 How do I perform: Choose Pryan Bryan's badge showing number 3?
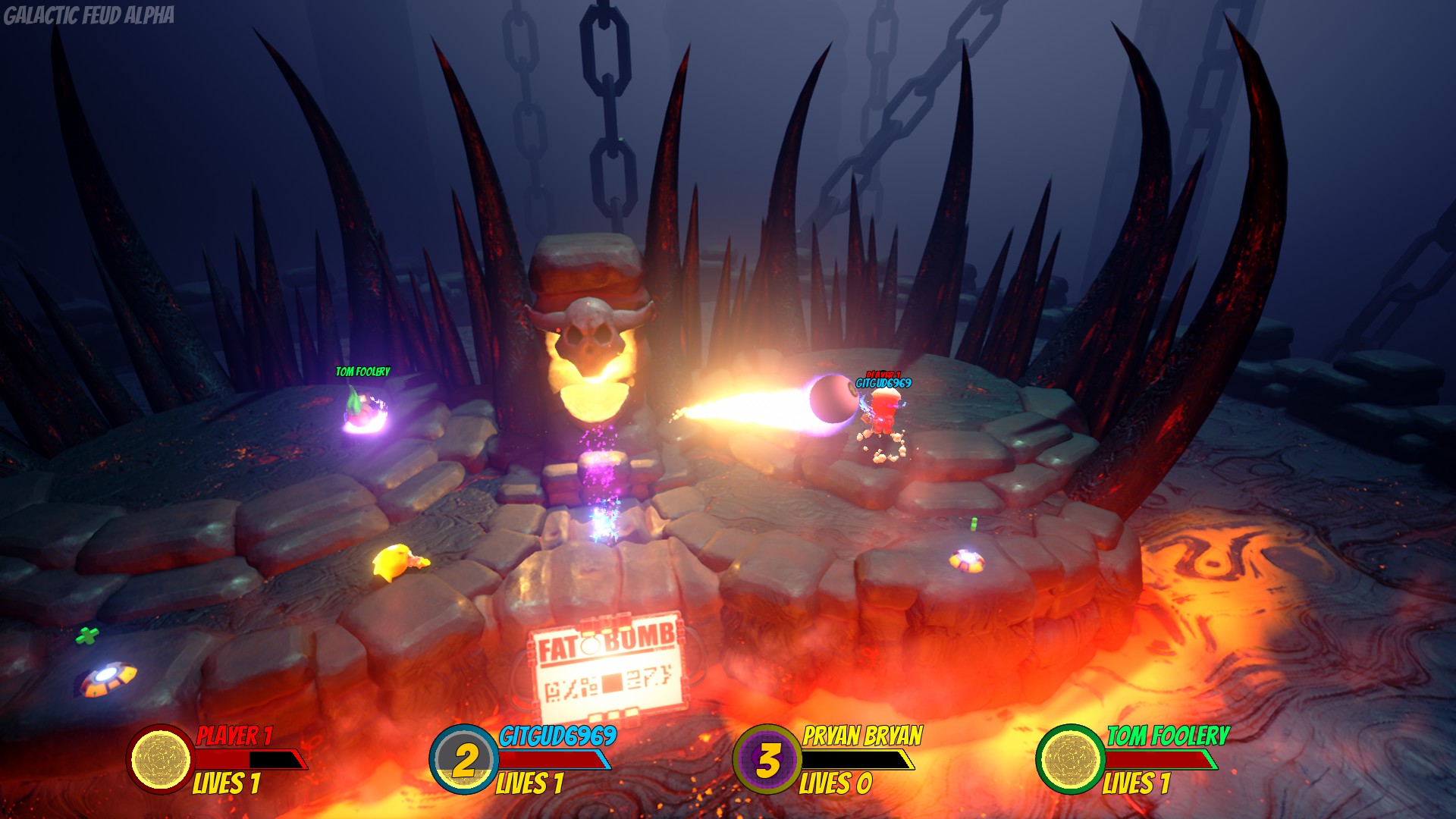click(767, 759)
